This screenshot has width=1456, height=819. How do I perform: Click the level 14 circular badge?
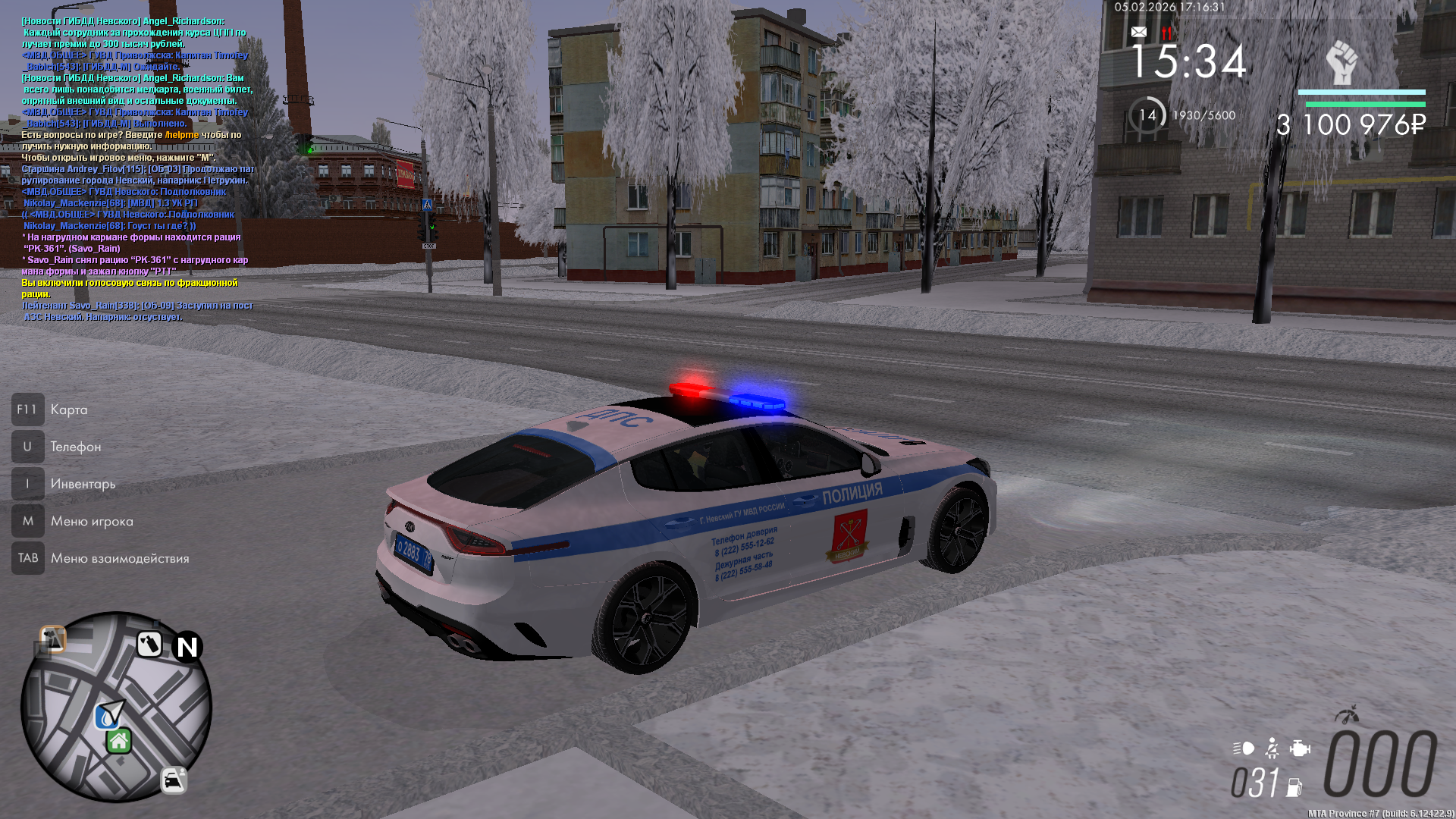point(1147,115)
